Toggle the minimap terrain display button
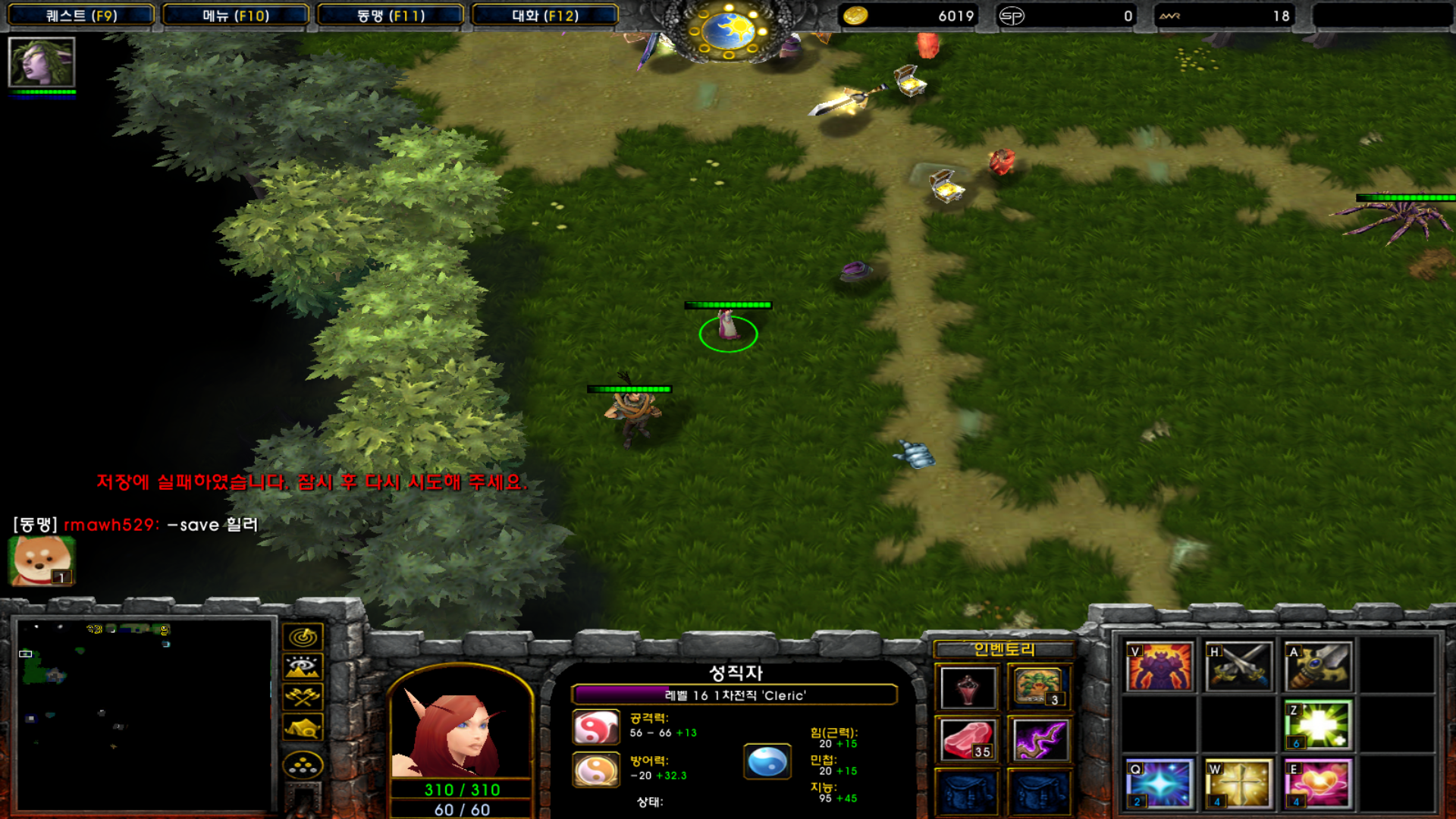Image resolution: width=1456 pixels, height=819 pixels. 303,667
